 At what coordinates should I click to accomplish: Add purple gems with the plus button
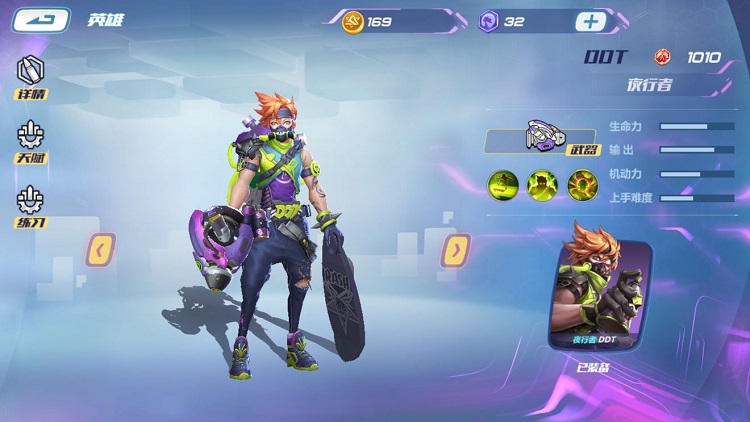[590, 21]
